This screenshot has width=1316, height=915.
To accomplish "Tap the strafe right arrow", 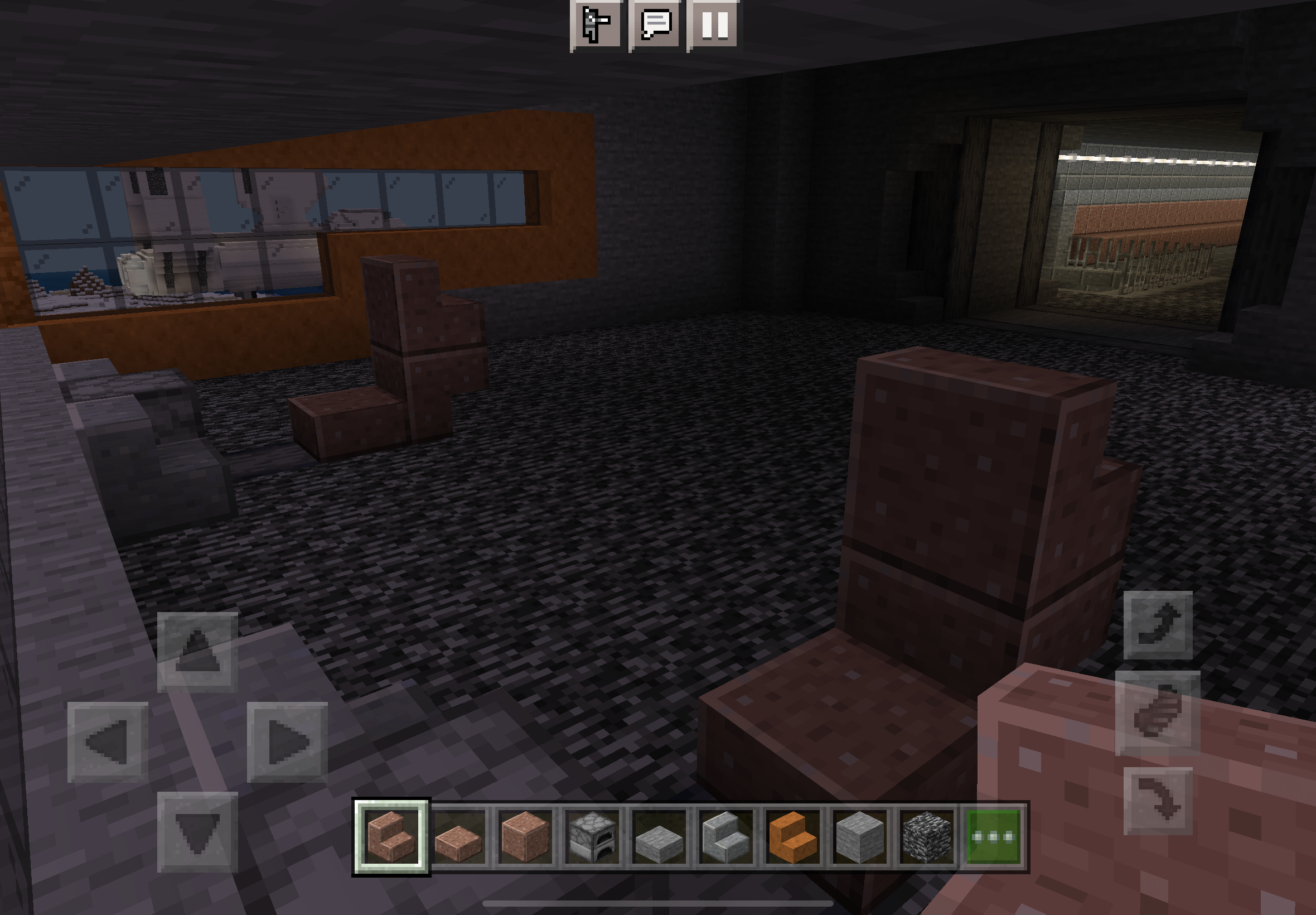I will 287,742.
